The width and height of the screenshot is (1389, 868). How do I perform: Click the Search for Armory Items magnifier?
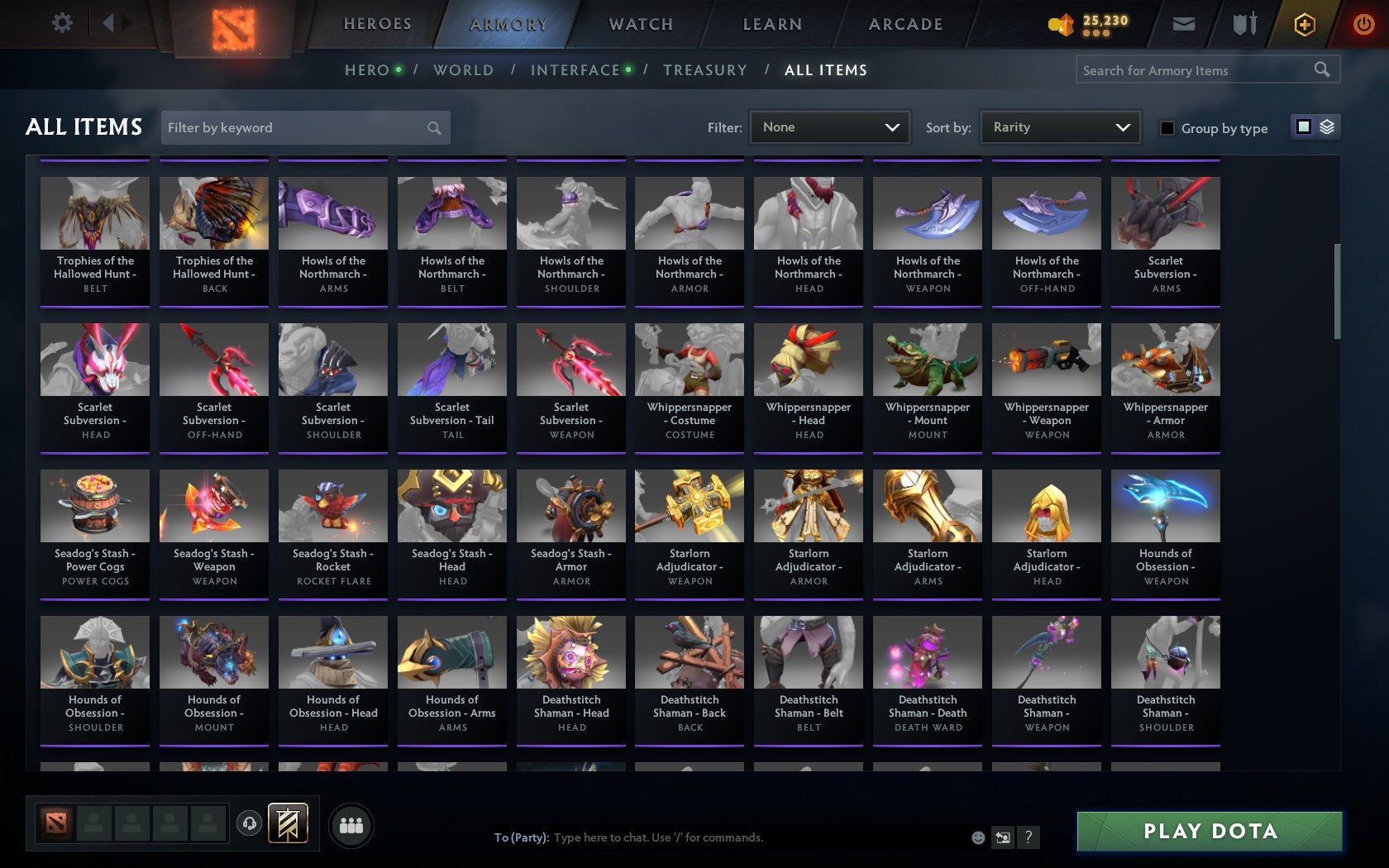pyautogui.click(x=1320, y=69)
